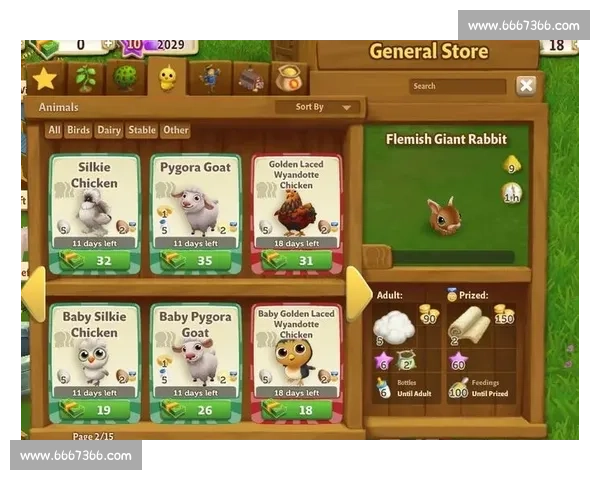Close the General Store window
The image size is (600, 480).
pos(526,86)
